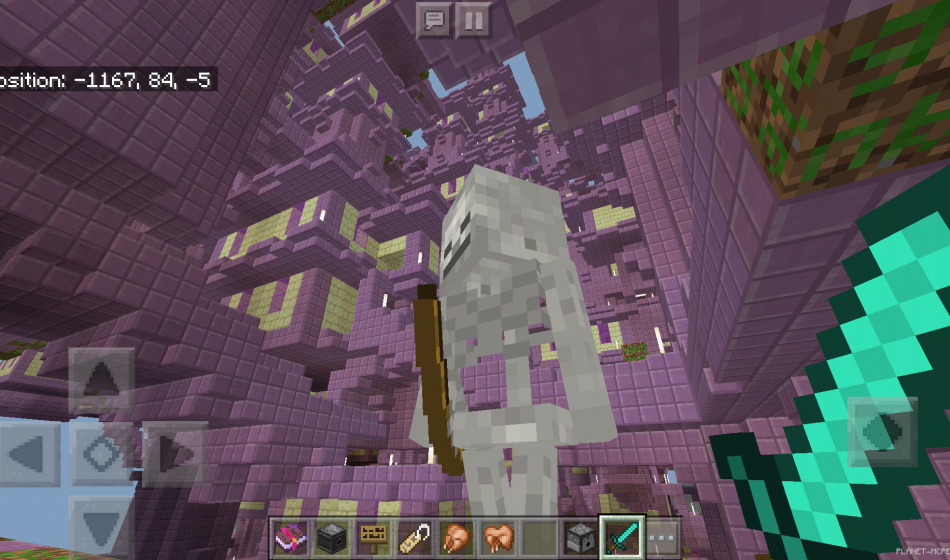Select the diamond sword slot
This screenshot has height=560, width=950.
620,539
